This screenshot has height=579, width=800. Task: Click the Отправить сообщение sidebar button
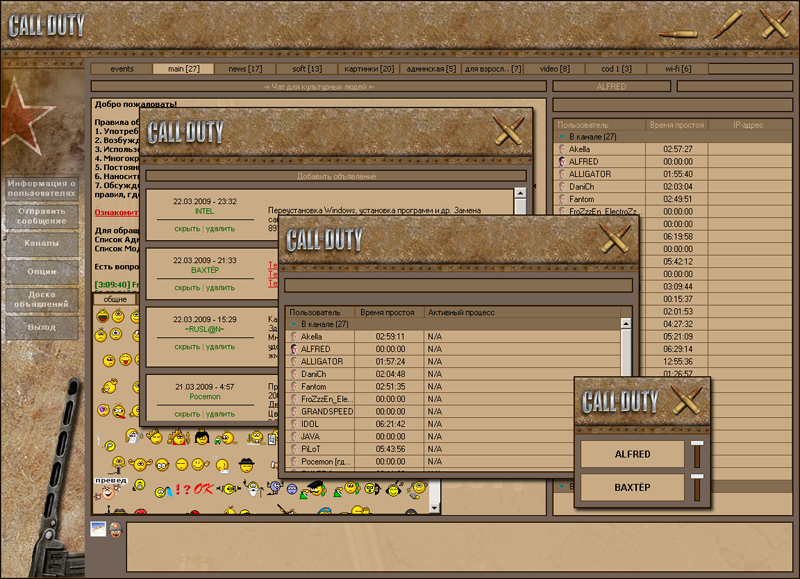coord(41,216)
